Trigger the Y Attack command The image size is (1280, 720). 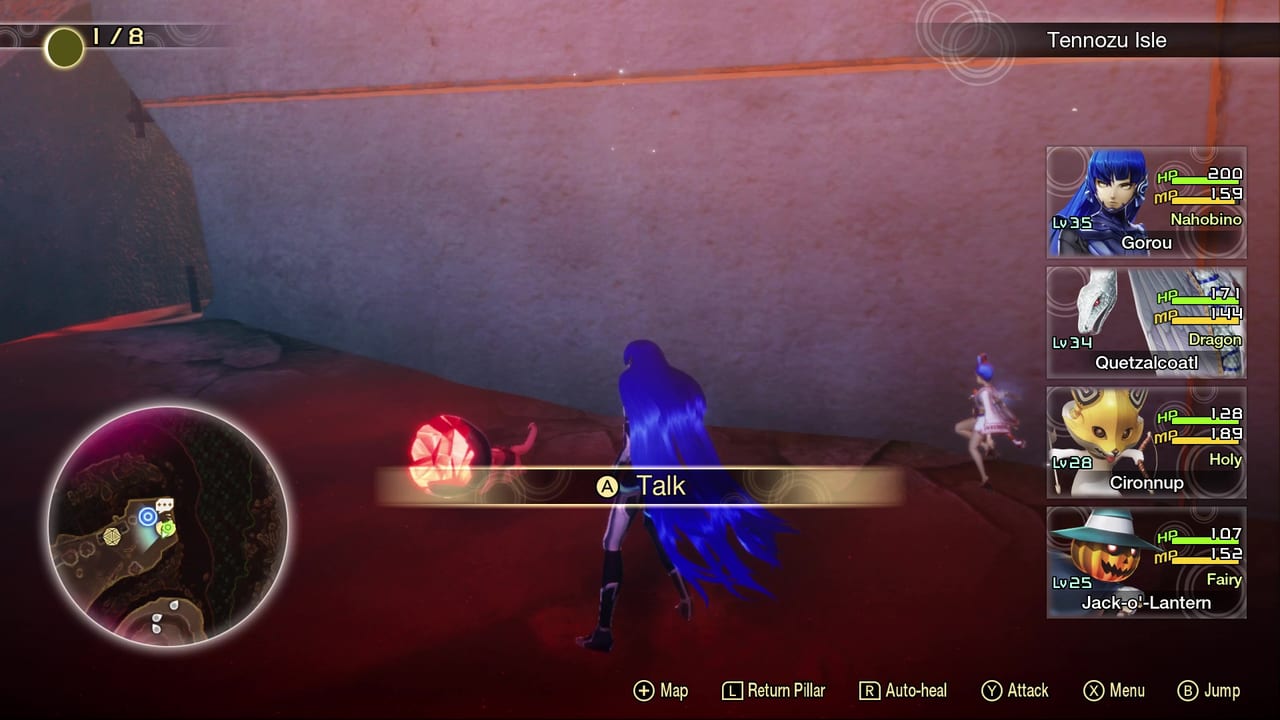[x=1015, y=690]
